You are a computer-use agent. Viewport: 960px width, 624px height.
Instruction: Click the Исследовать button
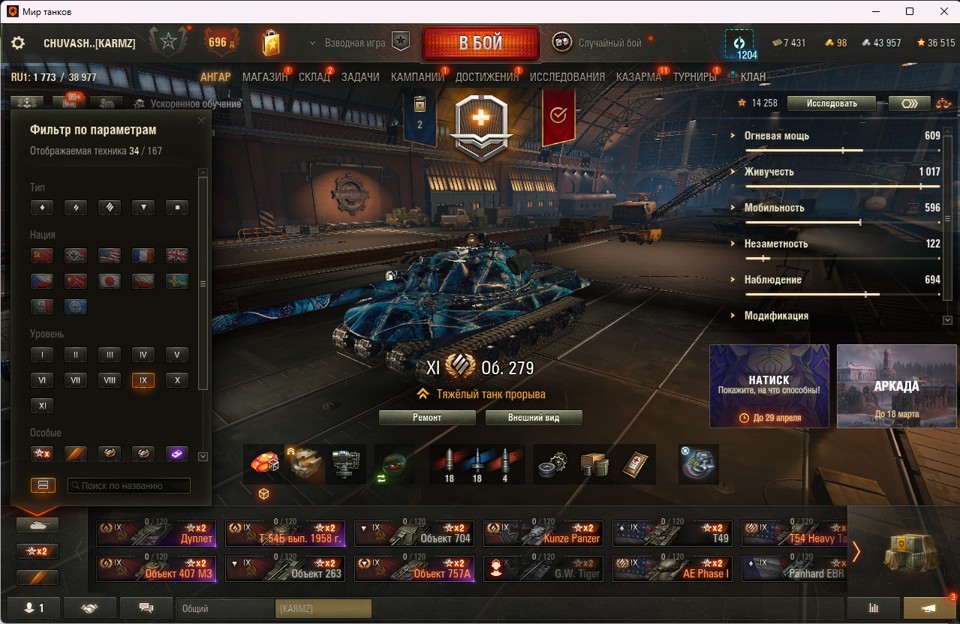831,103
